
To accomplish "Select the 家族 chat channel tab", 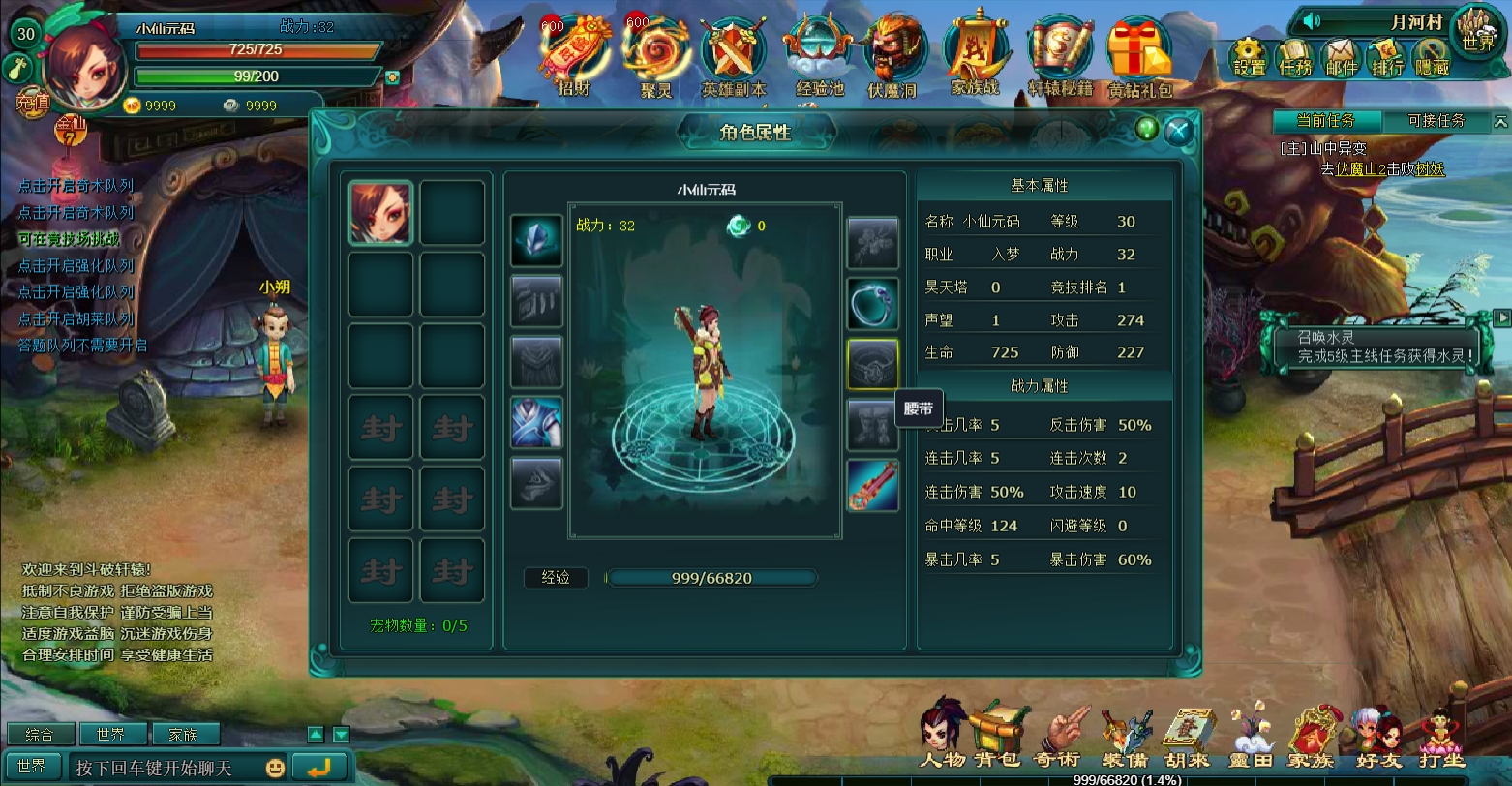I will coord(182,735).
